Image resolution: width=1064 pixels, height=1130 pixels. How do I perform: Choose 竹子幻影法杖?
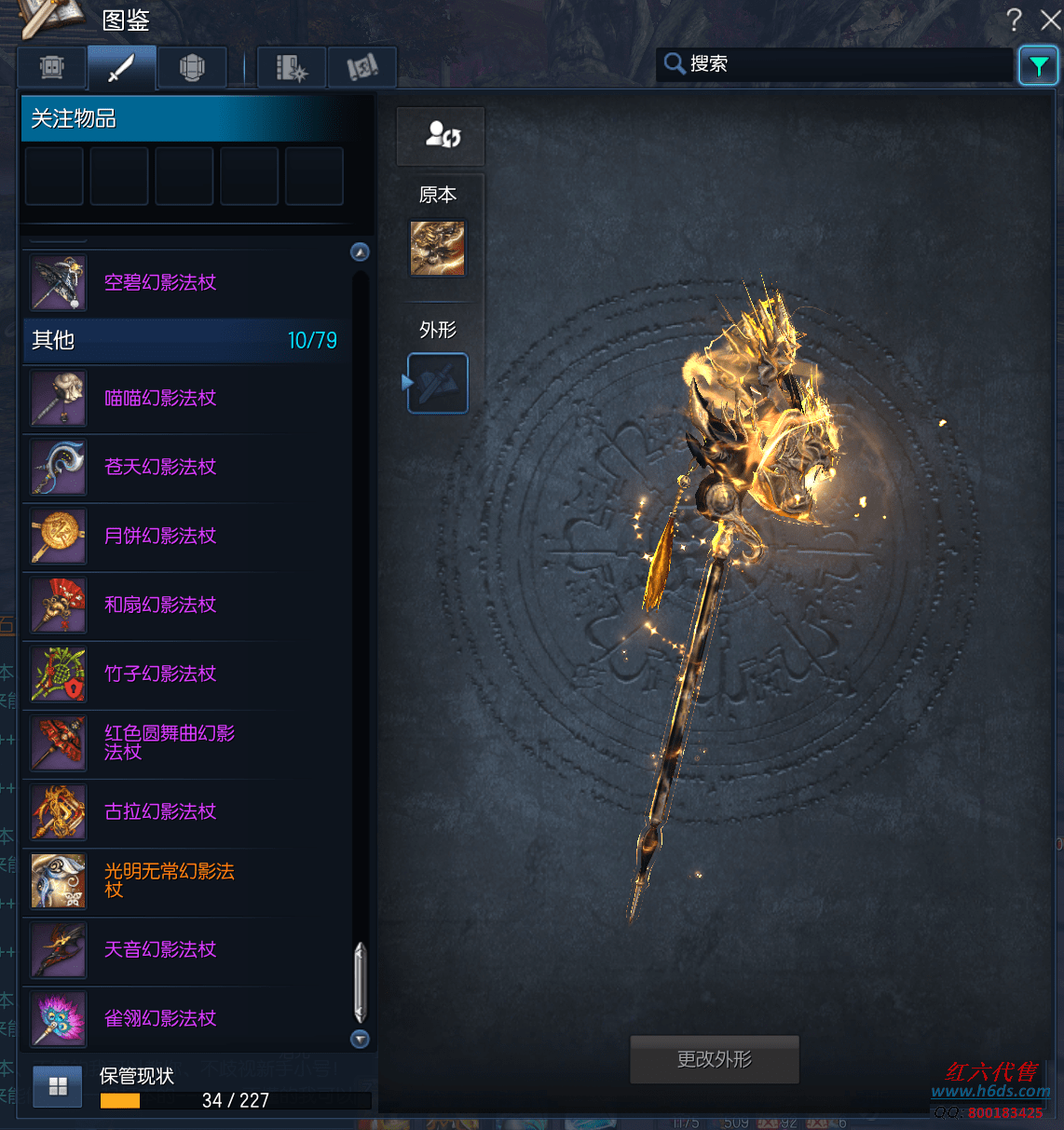160,674
